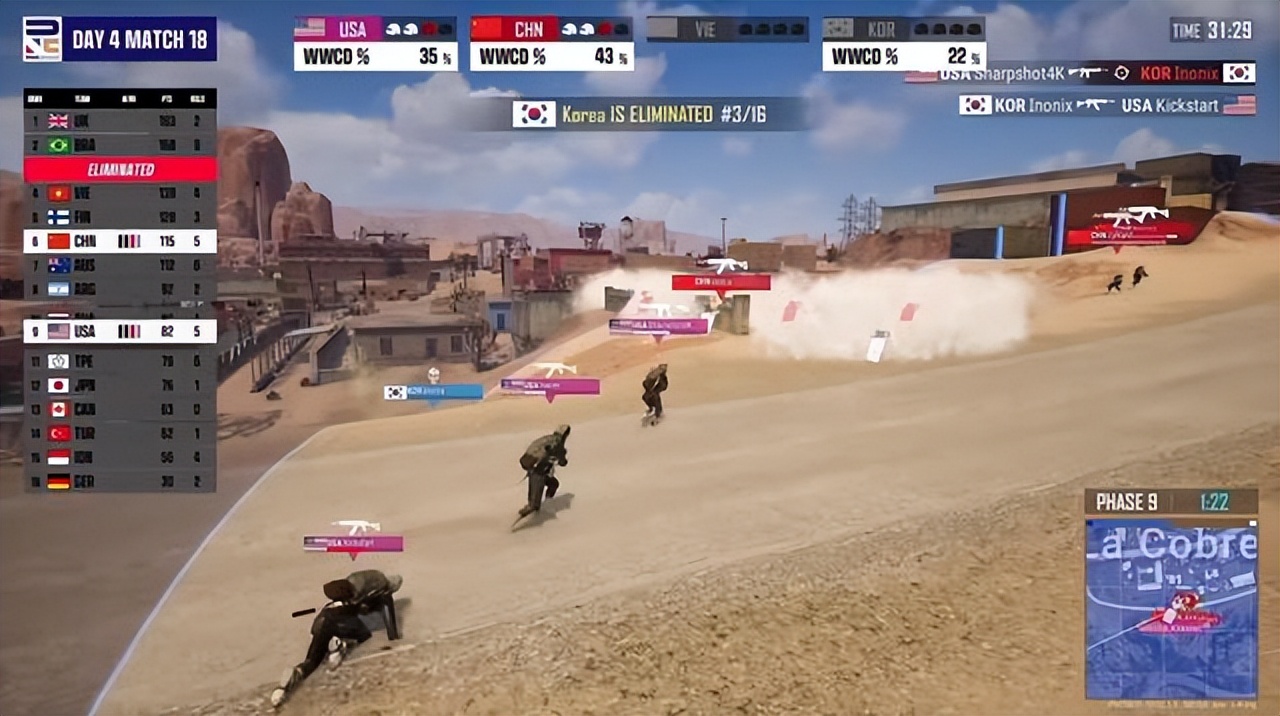Screen dimensions: 1280x716
Task: Select the blue KOR player nameplate
Action: click(433, 392)
